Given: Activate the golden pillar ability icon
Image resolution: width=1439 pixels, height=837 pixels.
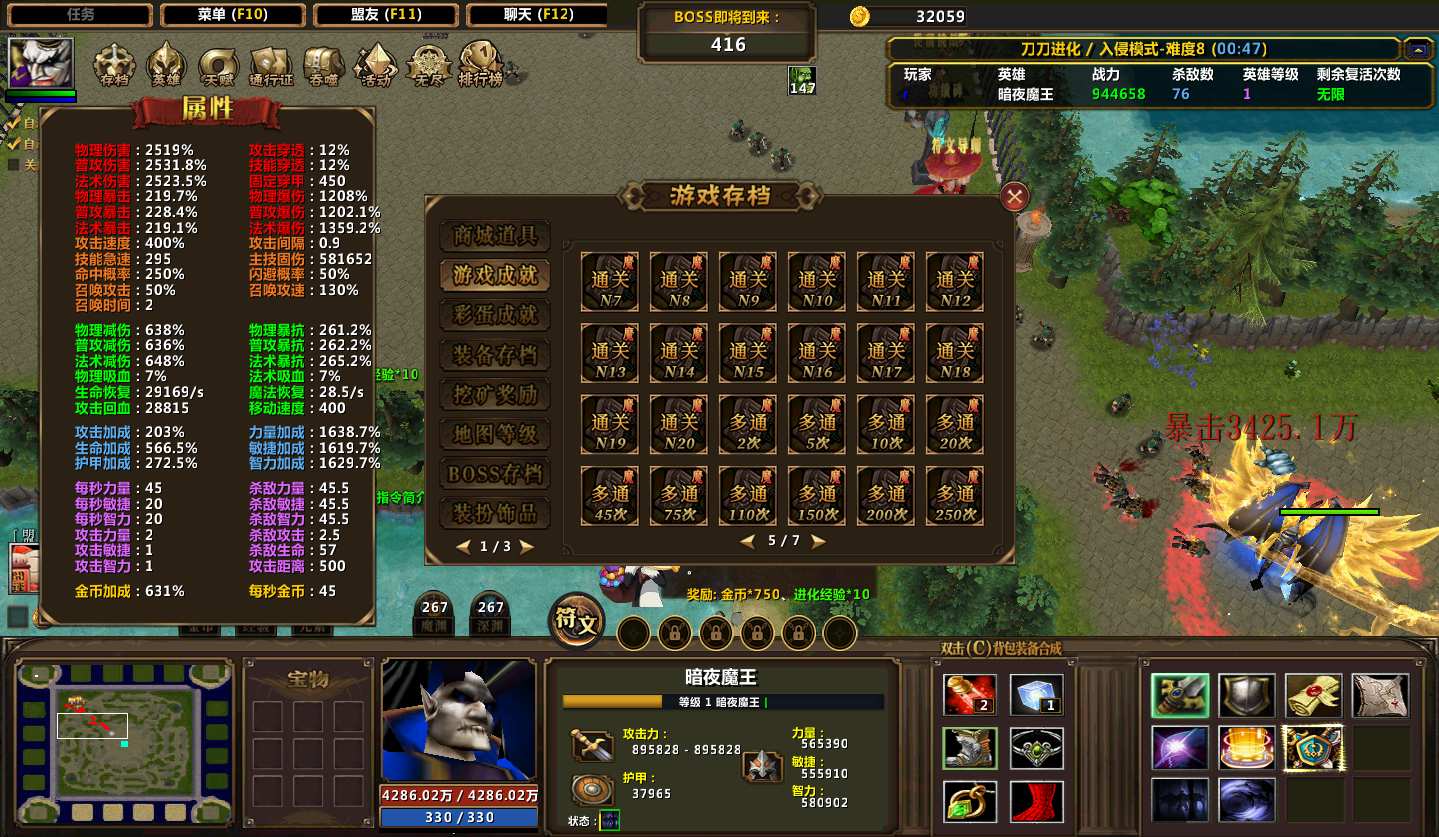Looking at the screenshot, I should [x=1246, y=747].
